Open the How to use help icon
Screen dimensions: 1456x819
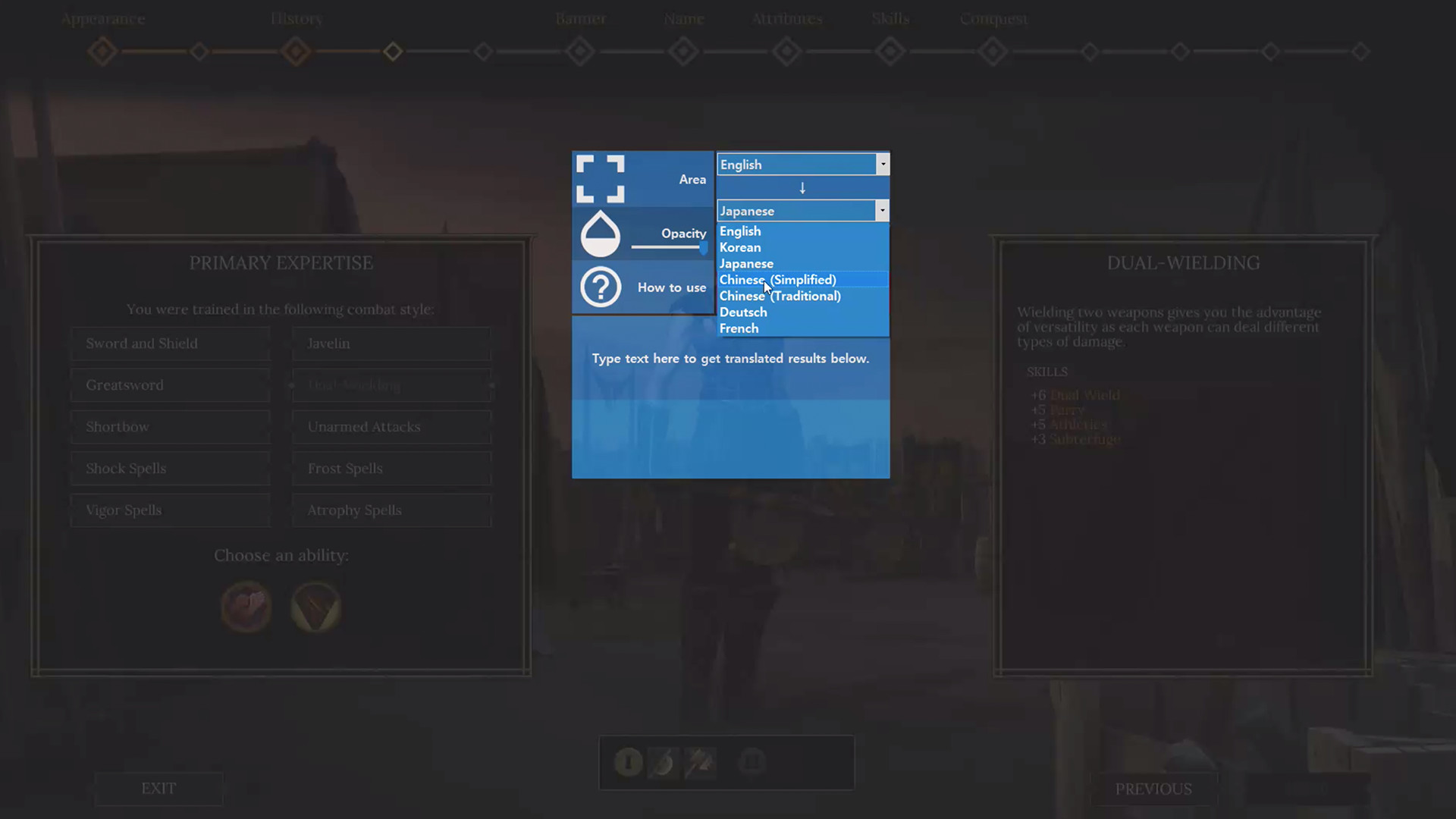[x=600, y=287]
